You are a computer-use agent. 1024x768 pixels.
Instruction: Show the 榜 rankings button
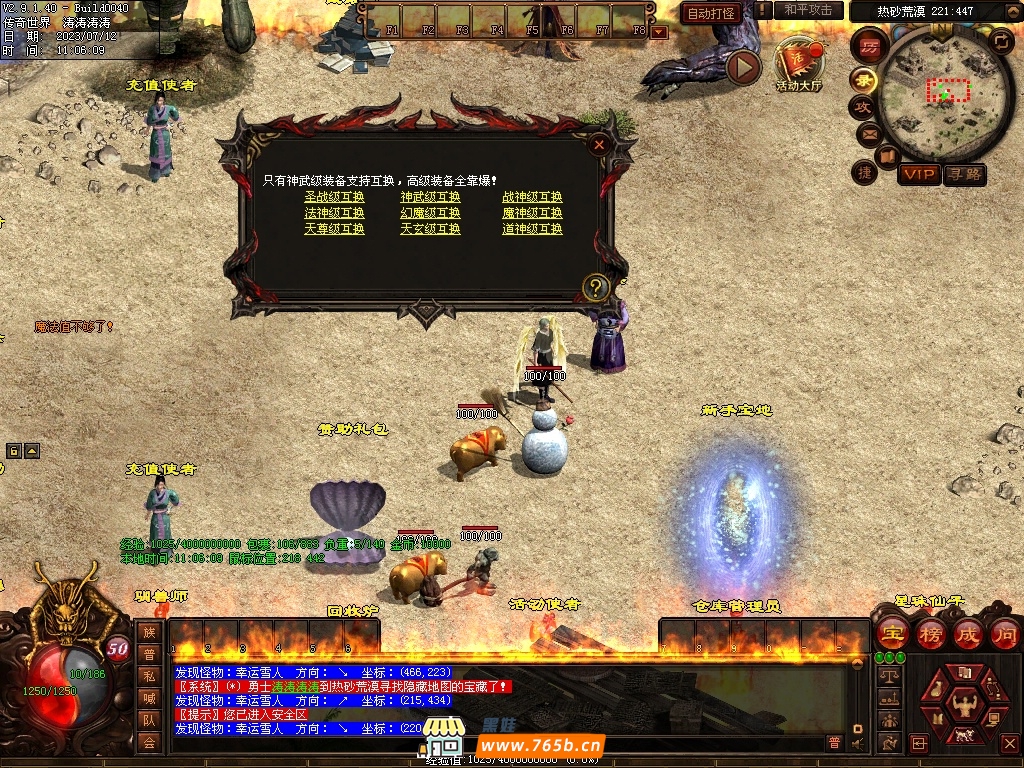(x=930, y=634)
